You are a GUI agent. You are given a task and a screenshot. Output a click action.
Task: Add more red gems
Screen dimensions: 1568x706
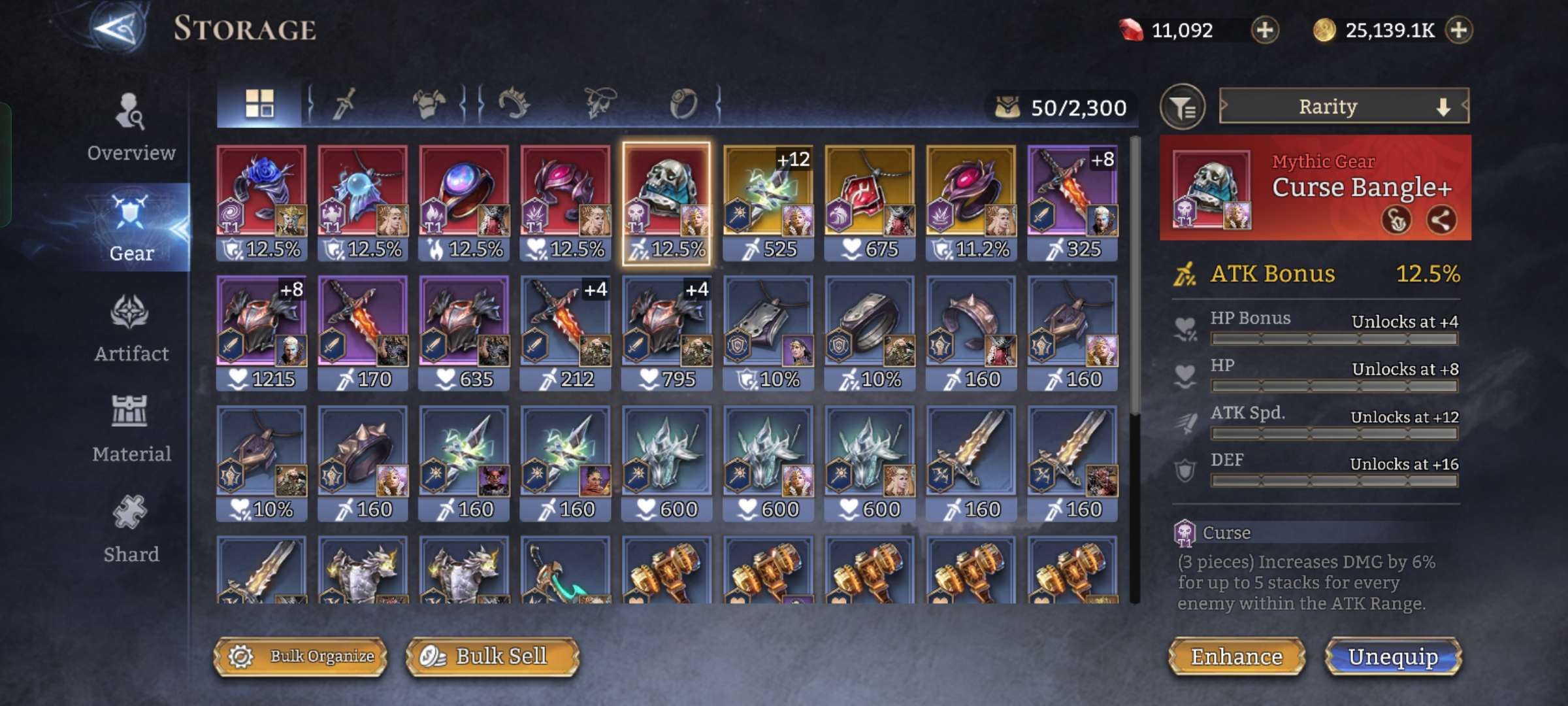(1265, 30)
